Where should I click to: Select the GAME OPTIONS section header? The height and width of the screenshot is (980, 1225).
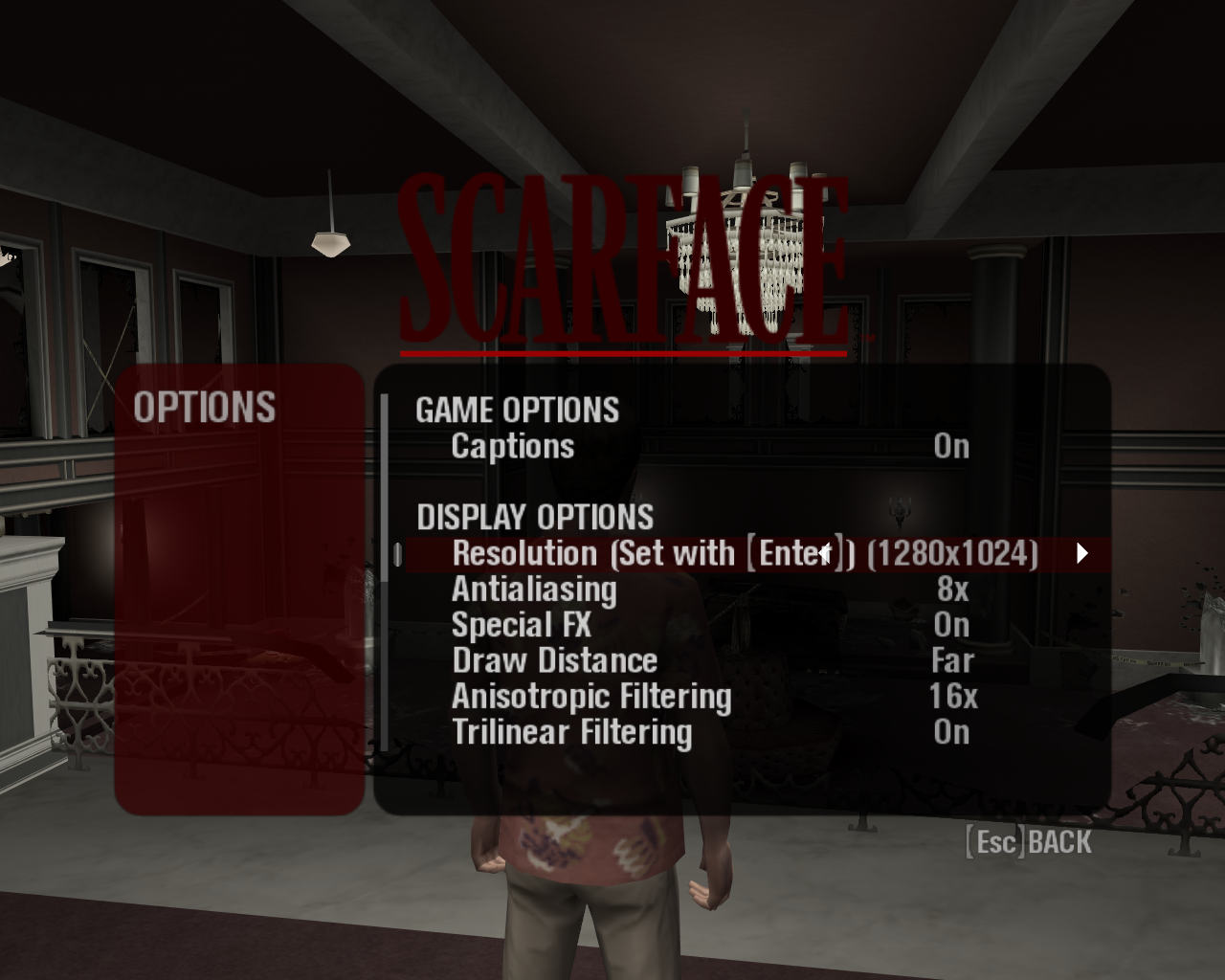(517, 411)
